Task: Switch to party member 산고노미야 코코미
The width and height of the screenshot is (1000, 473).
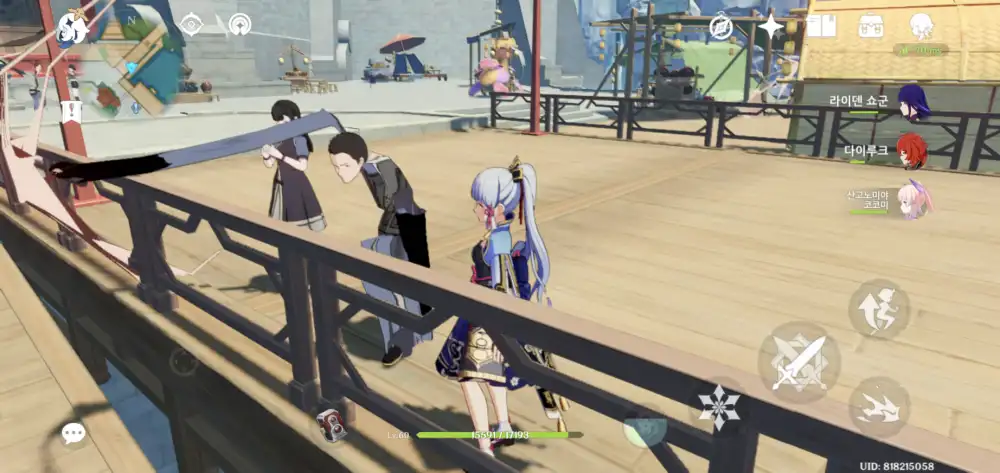Action: coord(913,199)
